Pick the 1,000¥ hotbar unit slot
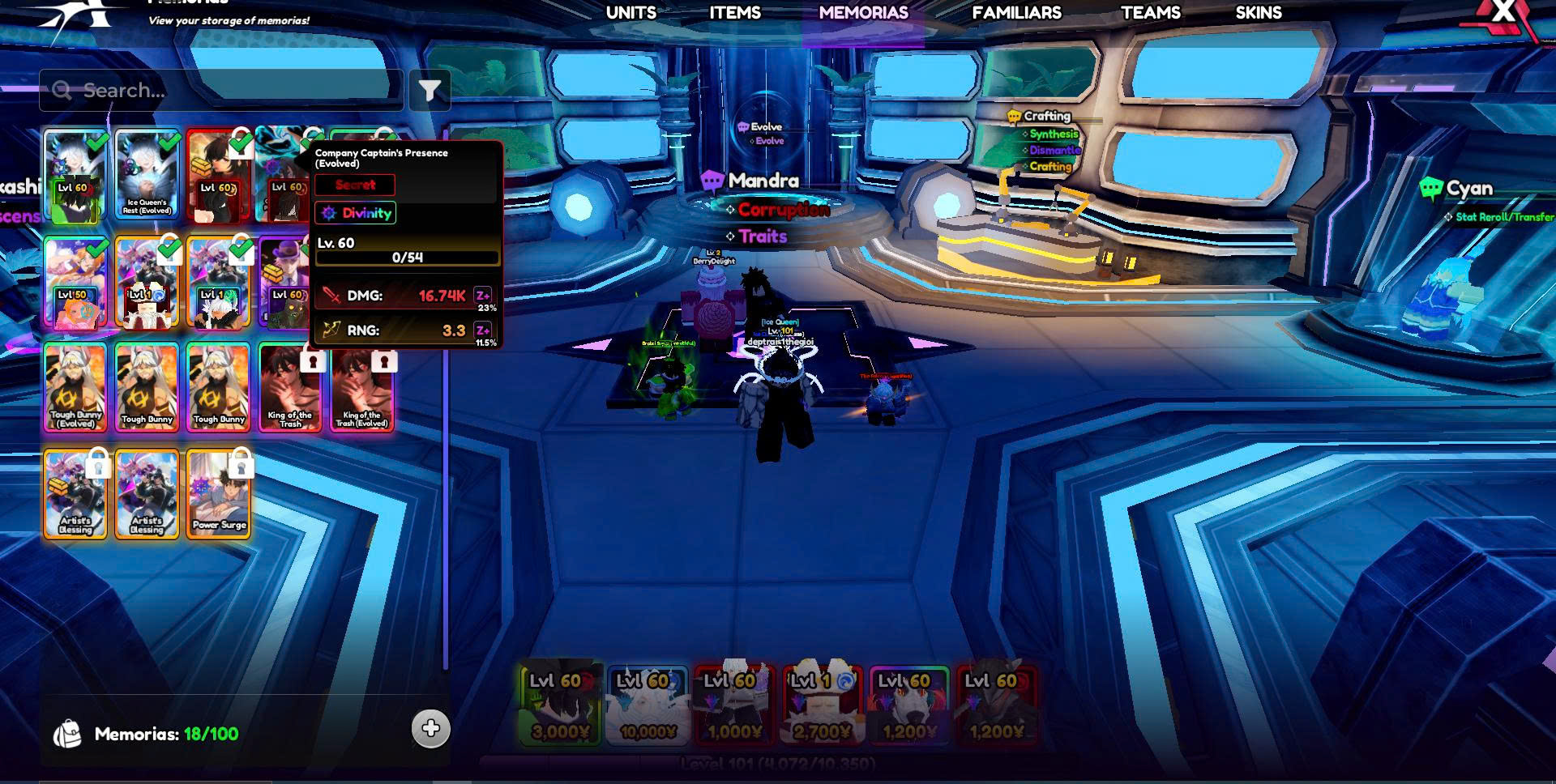The width and height of the screenshot is (1556, 784). pyautogui.click(x=734, y=703)
